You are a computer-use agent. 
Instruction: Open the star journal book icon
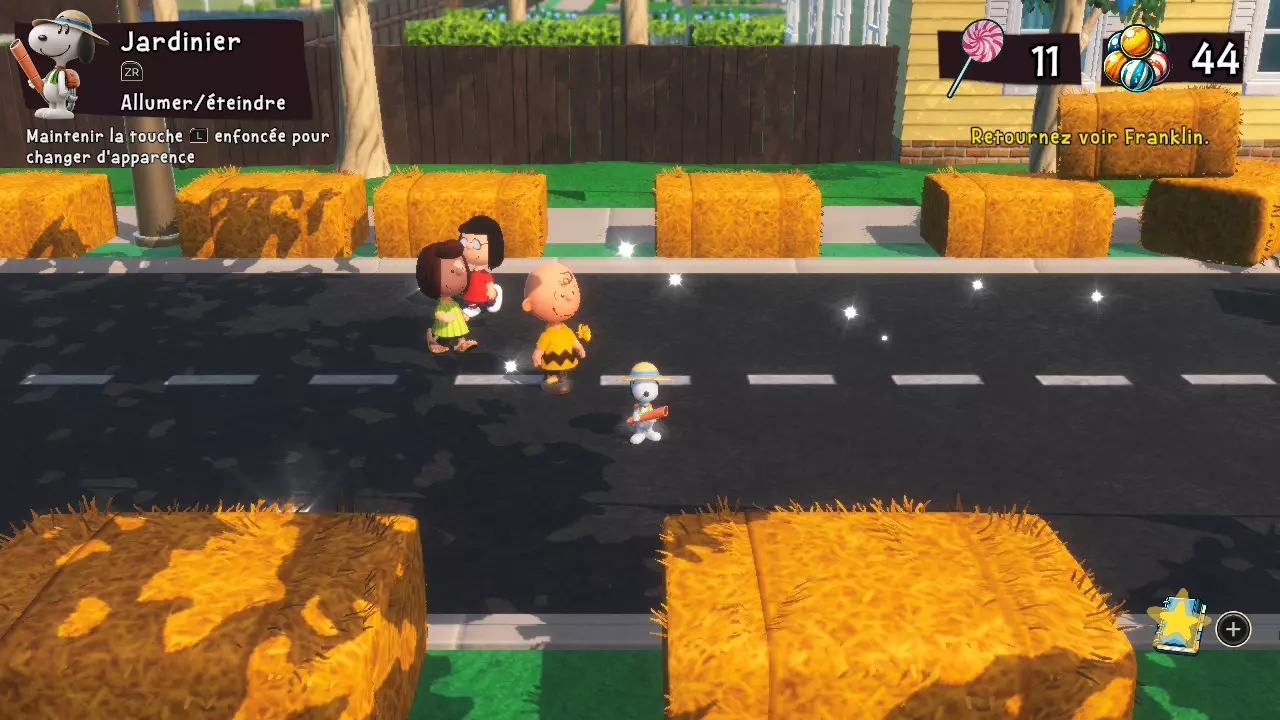[1180, 624]
